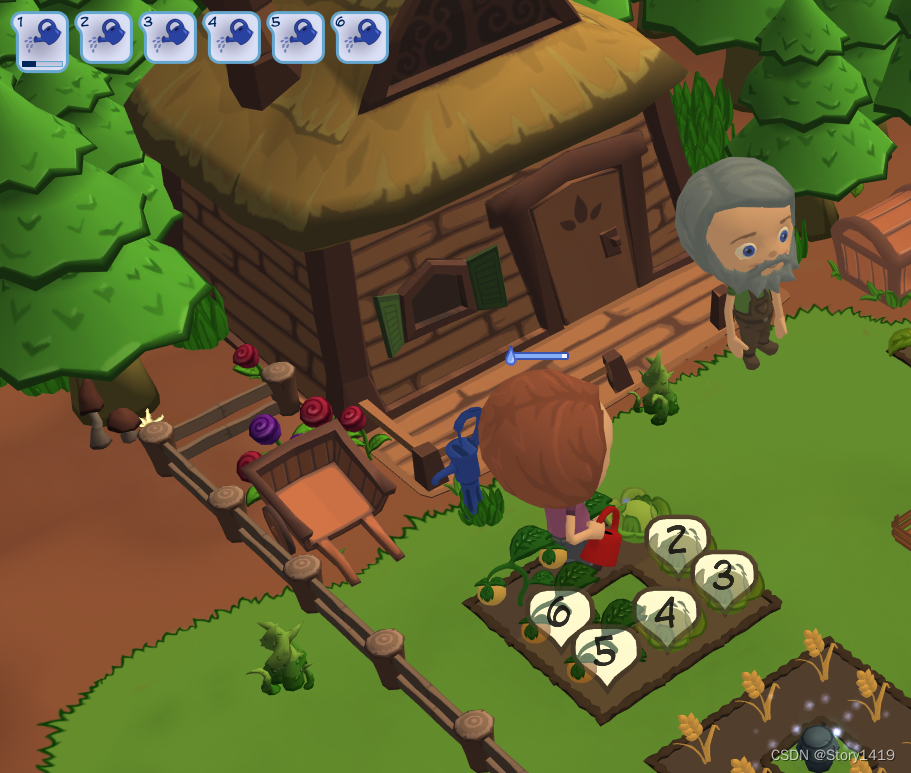The image size is (911, 773).
Task: Click hotbar slot 6 watering can
Action: [362, 38]
